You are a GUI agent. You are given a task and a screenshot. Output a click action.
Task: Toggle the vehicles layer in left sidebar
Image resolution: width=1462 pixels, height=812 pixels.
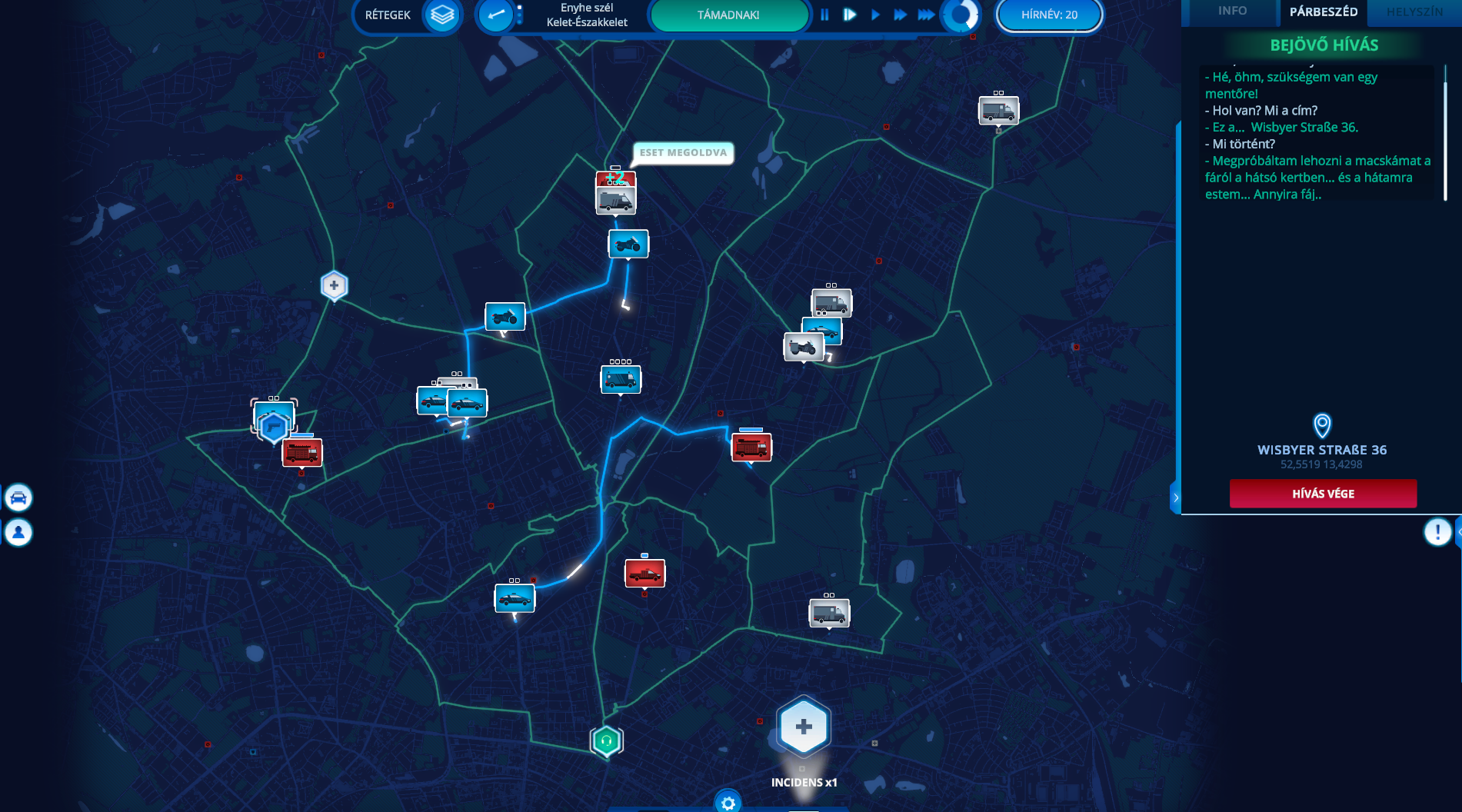click(x=18, y=497)
